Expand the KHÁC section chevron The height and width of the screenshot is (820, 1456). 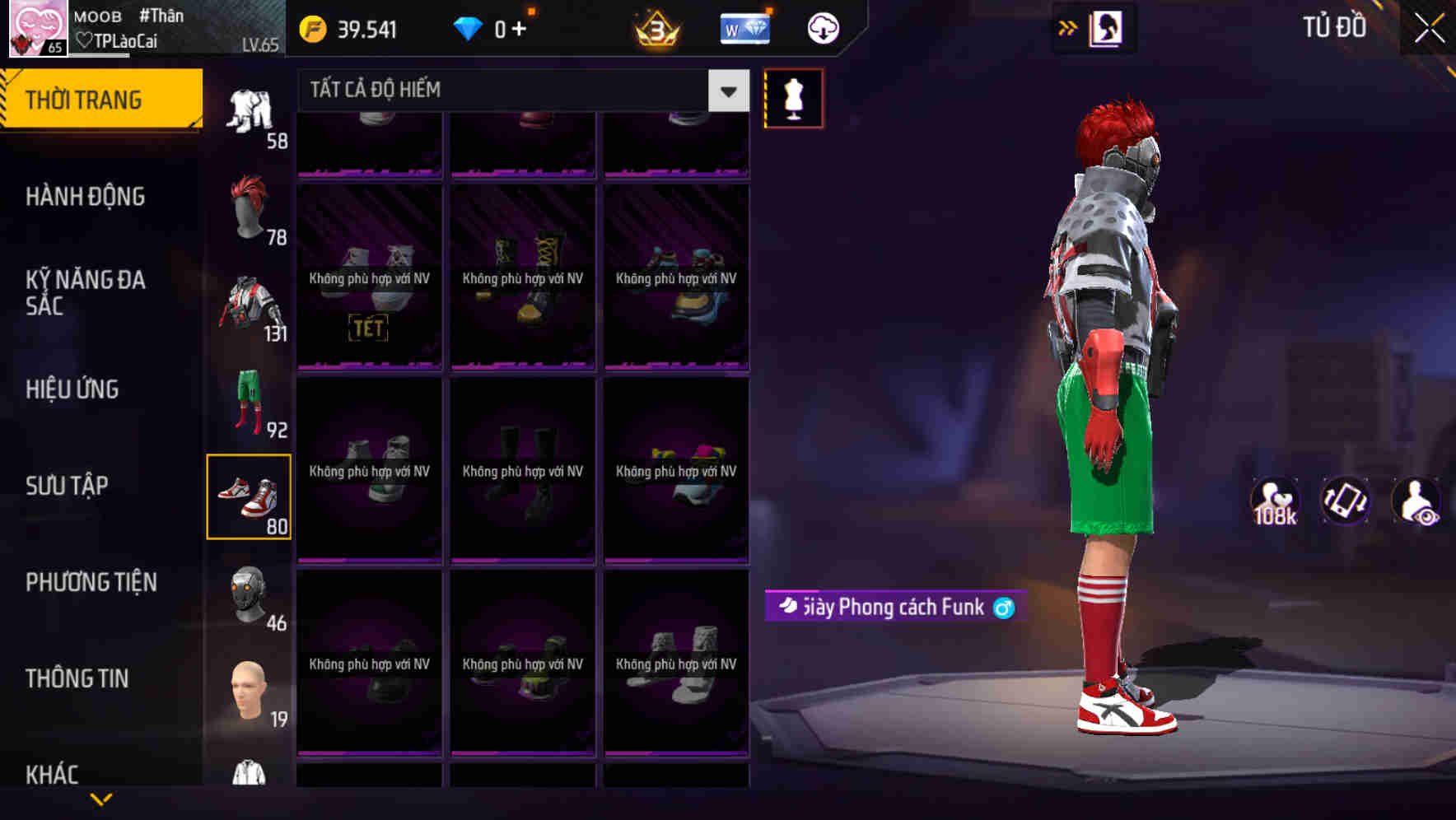point(101,797)
